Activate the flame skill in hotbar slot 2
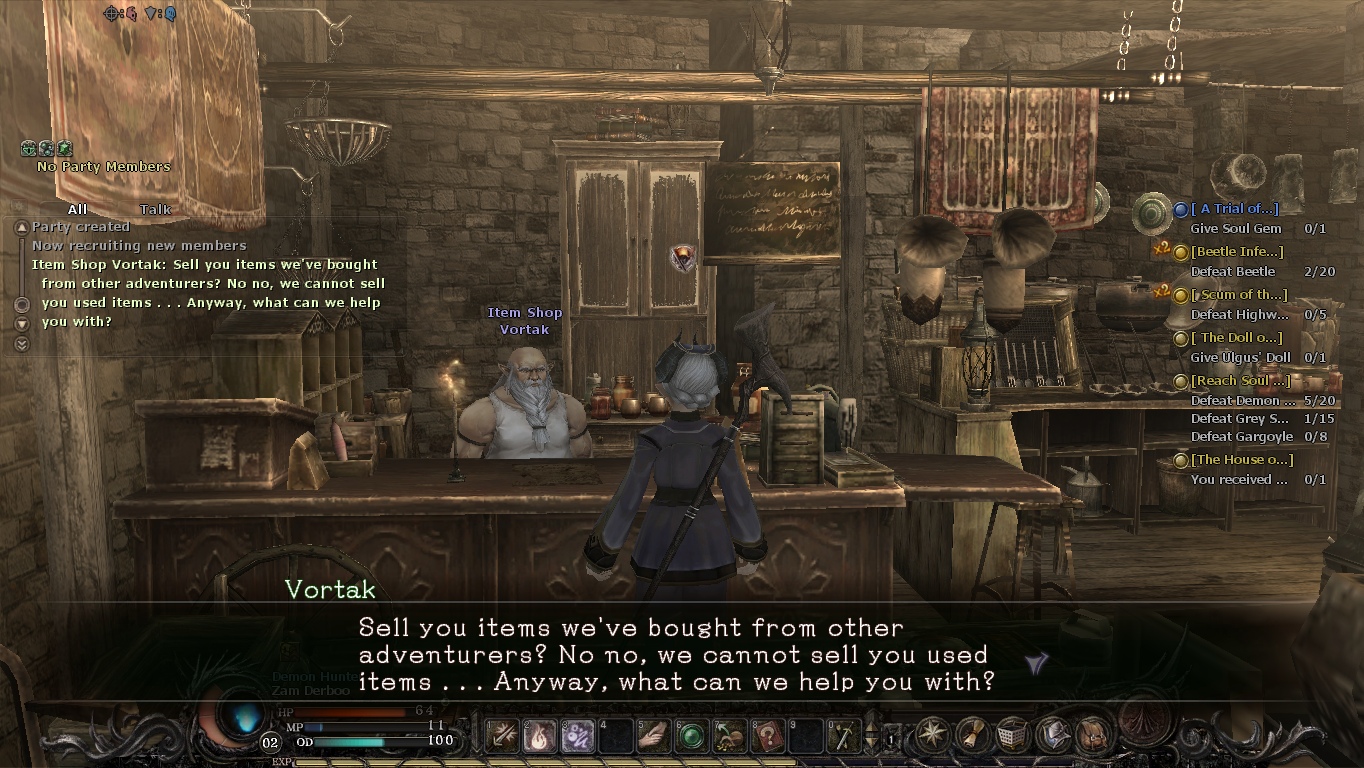 click(x=540, y=737)
